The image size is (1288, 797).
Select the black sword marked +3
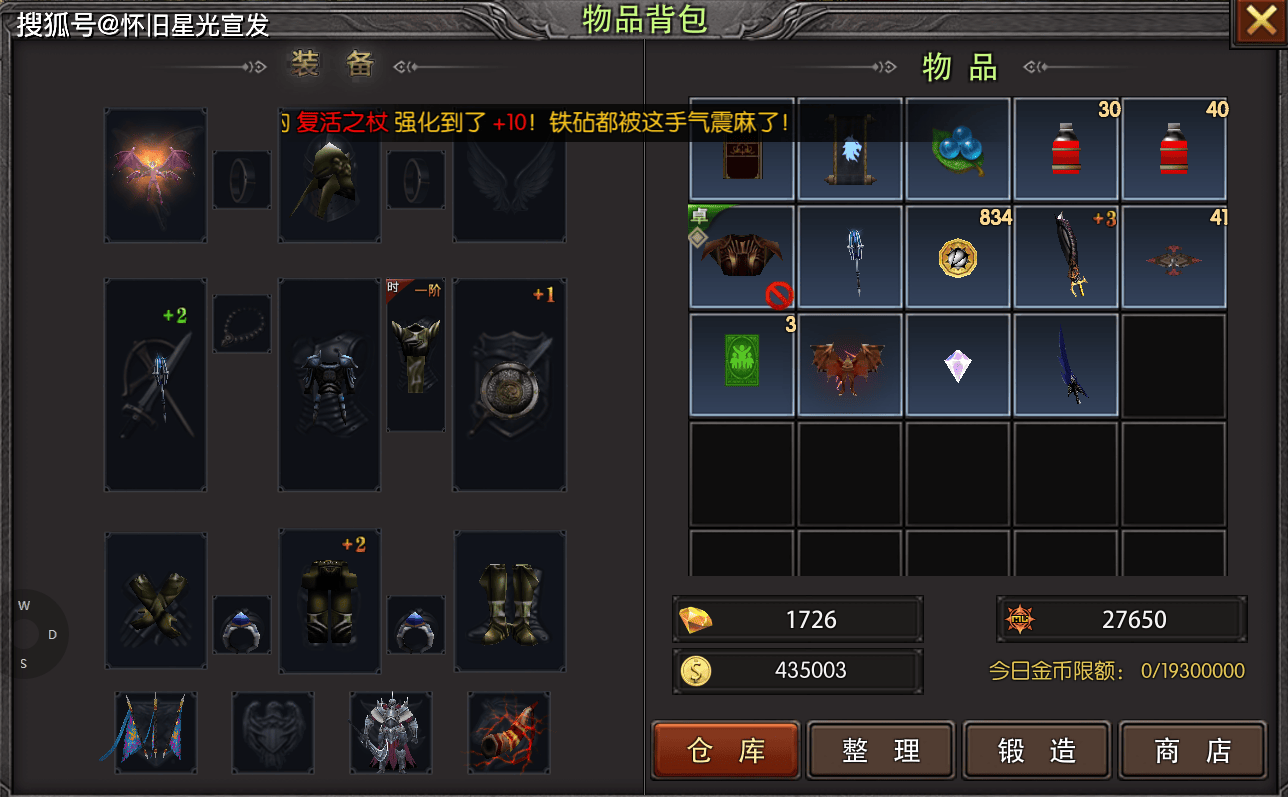pos(1066,257)
